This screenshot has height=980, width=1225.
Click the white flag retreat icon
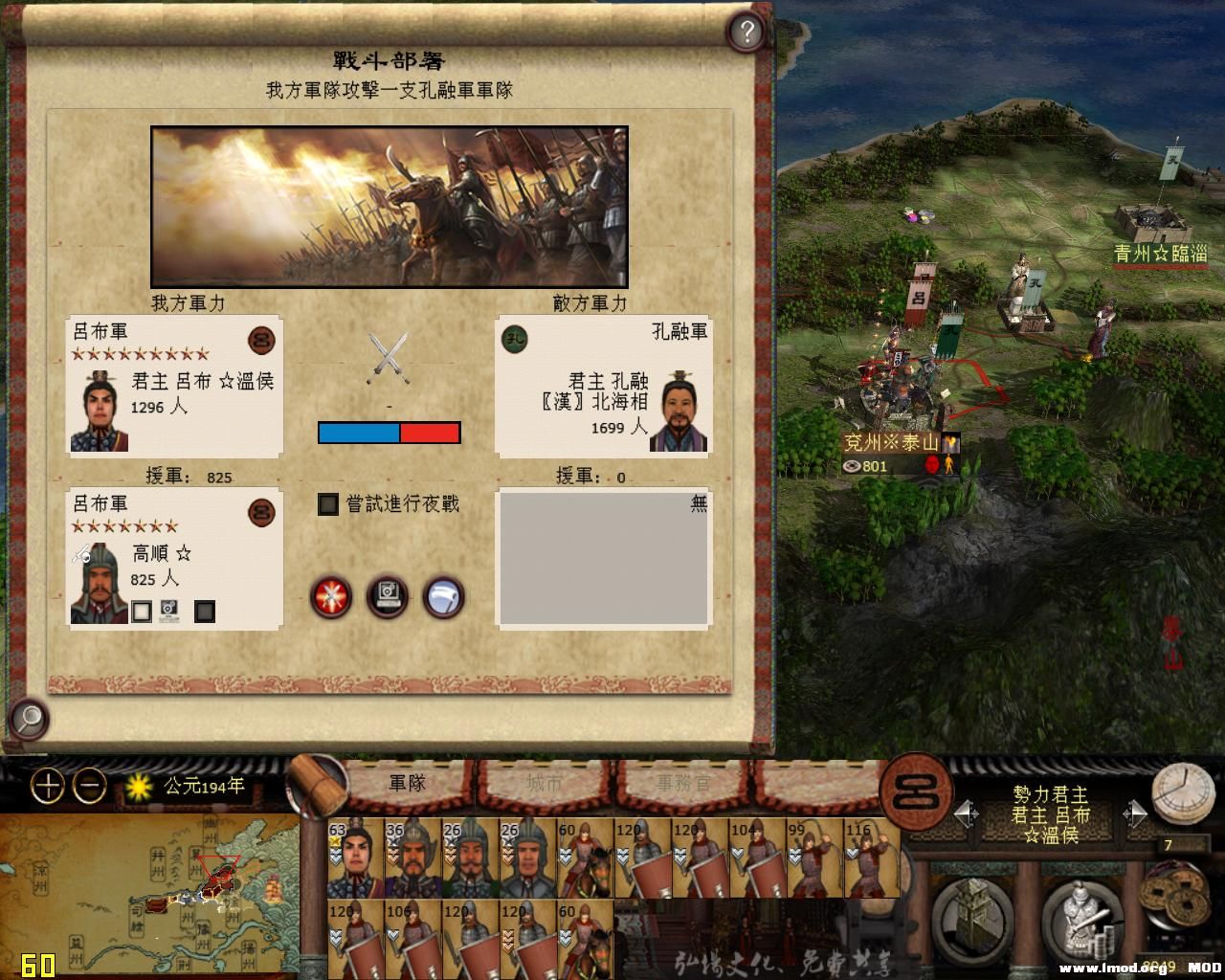[x=443, y=596]
